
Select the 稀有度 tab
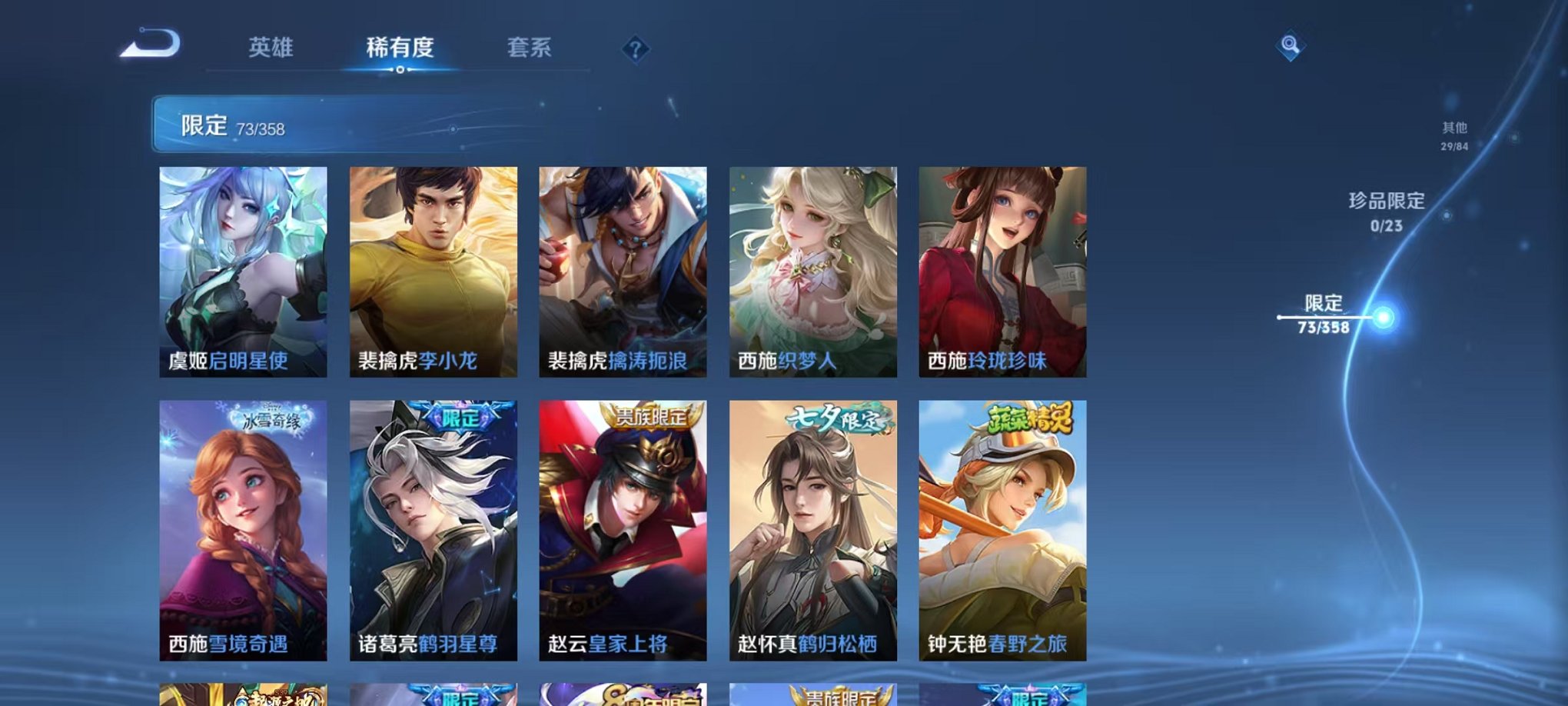(x=398, y=46)
